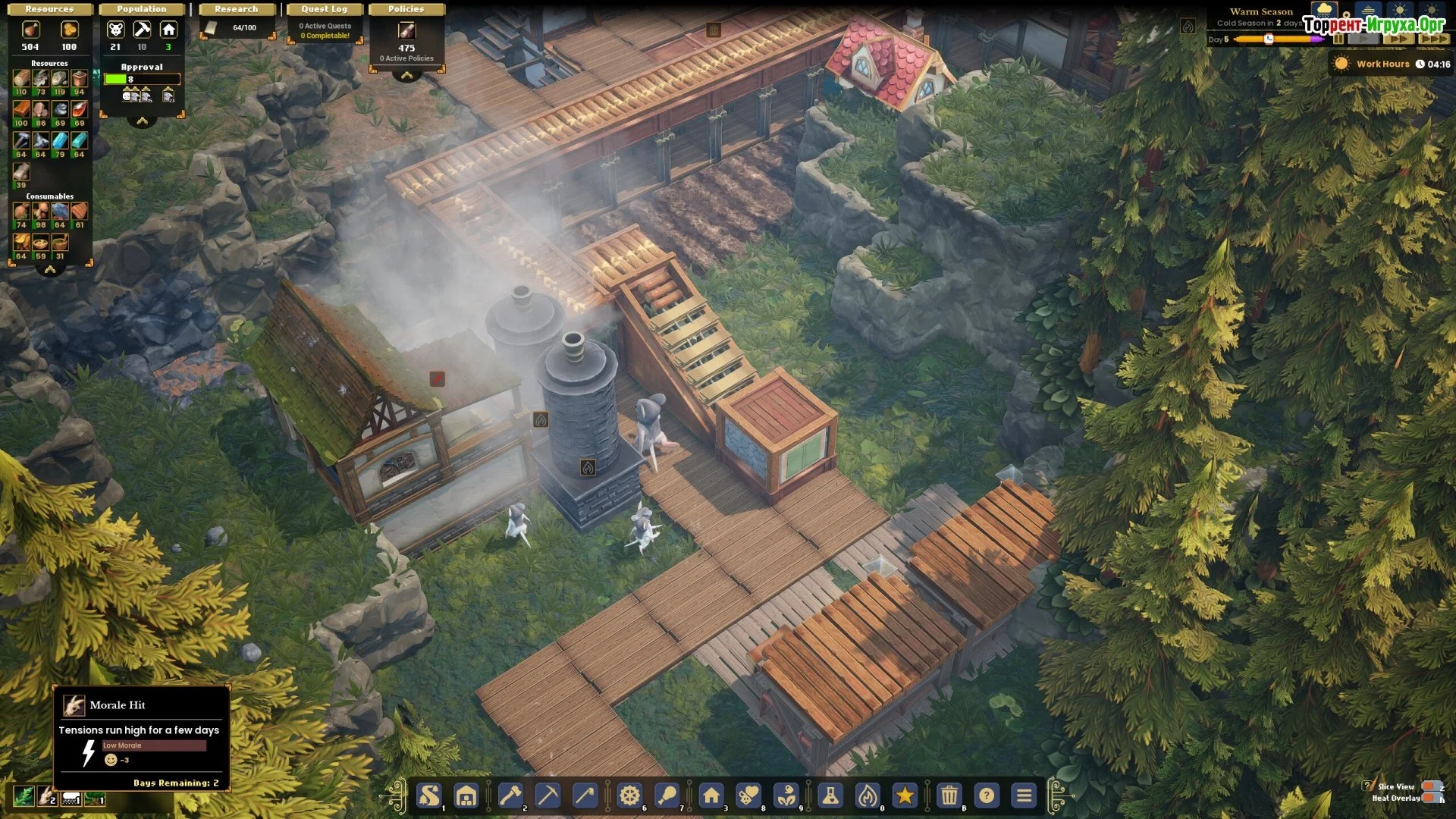This screenshot has width=1456, height=819.
Task: Pause the game speed
Action: click(1338, 39)
